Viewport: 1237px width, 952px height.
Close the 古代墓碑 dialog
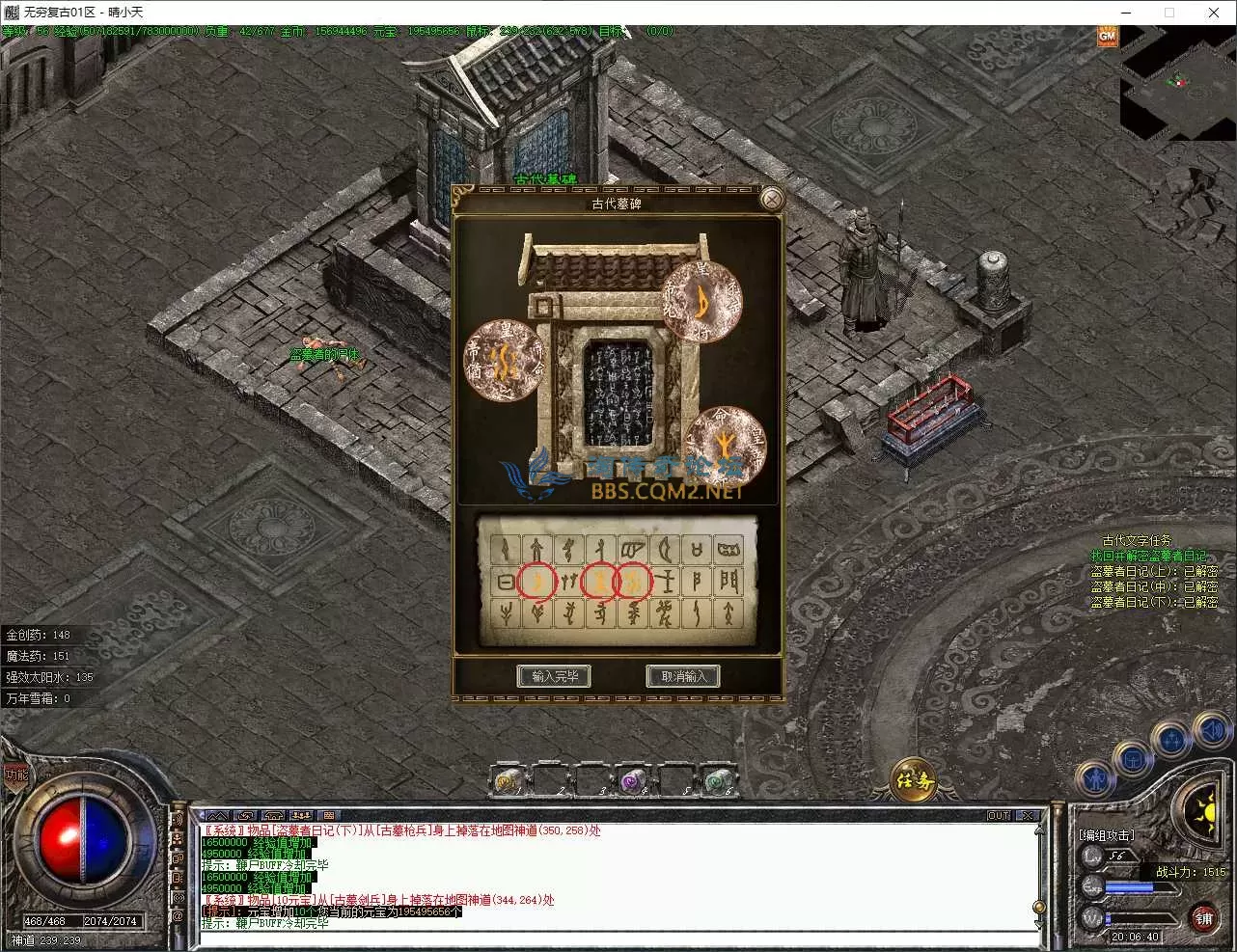tap(771, 200)
